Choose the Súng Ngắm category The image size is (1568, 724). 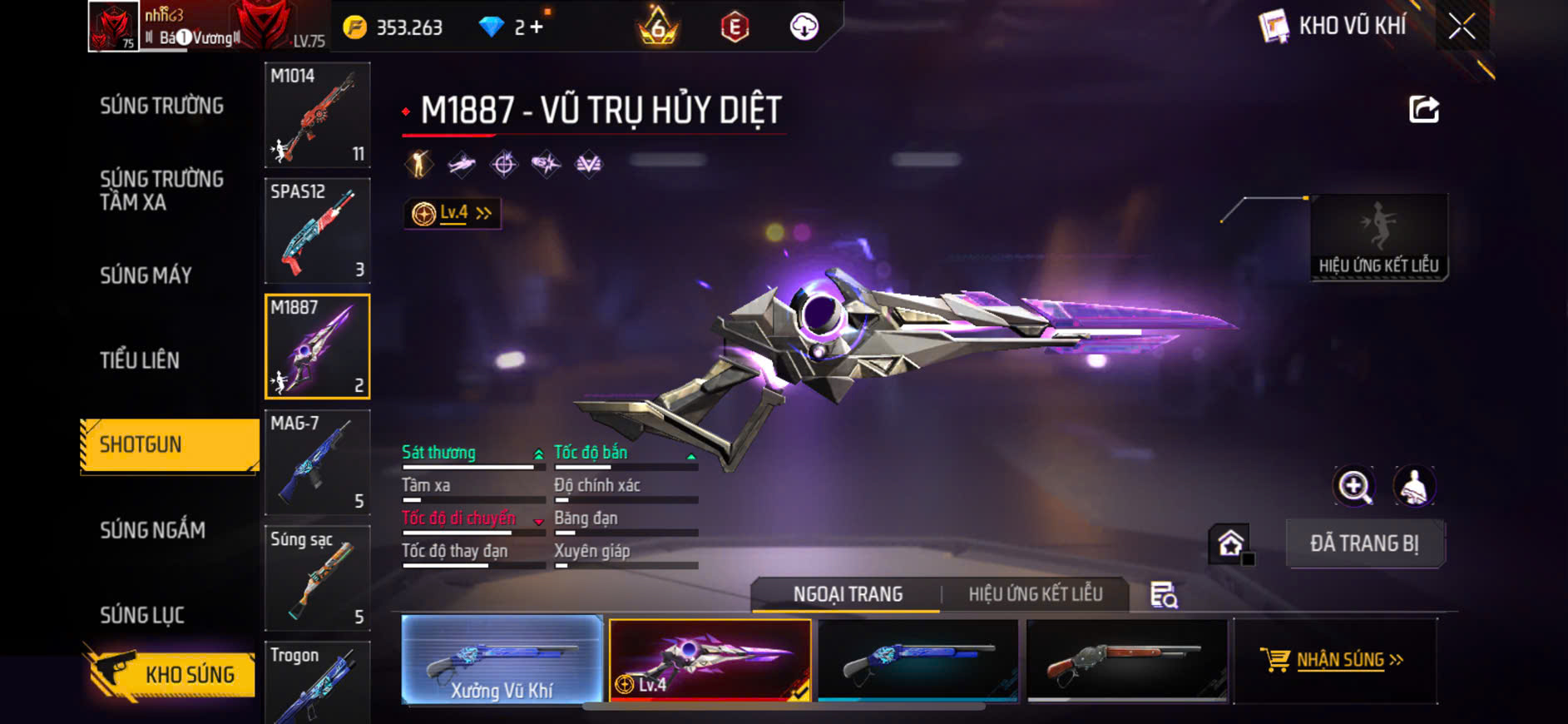(152, 530)
